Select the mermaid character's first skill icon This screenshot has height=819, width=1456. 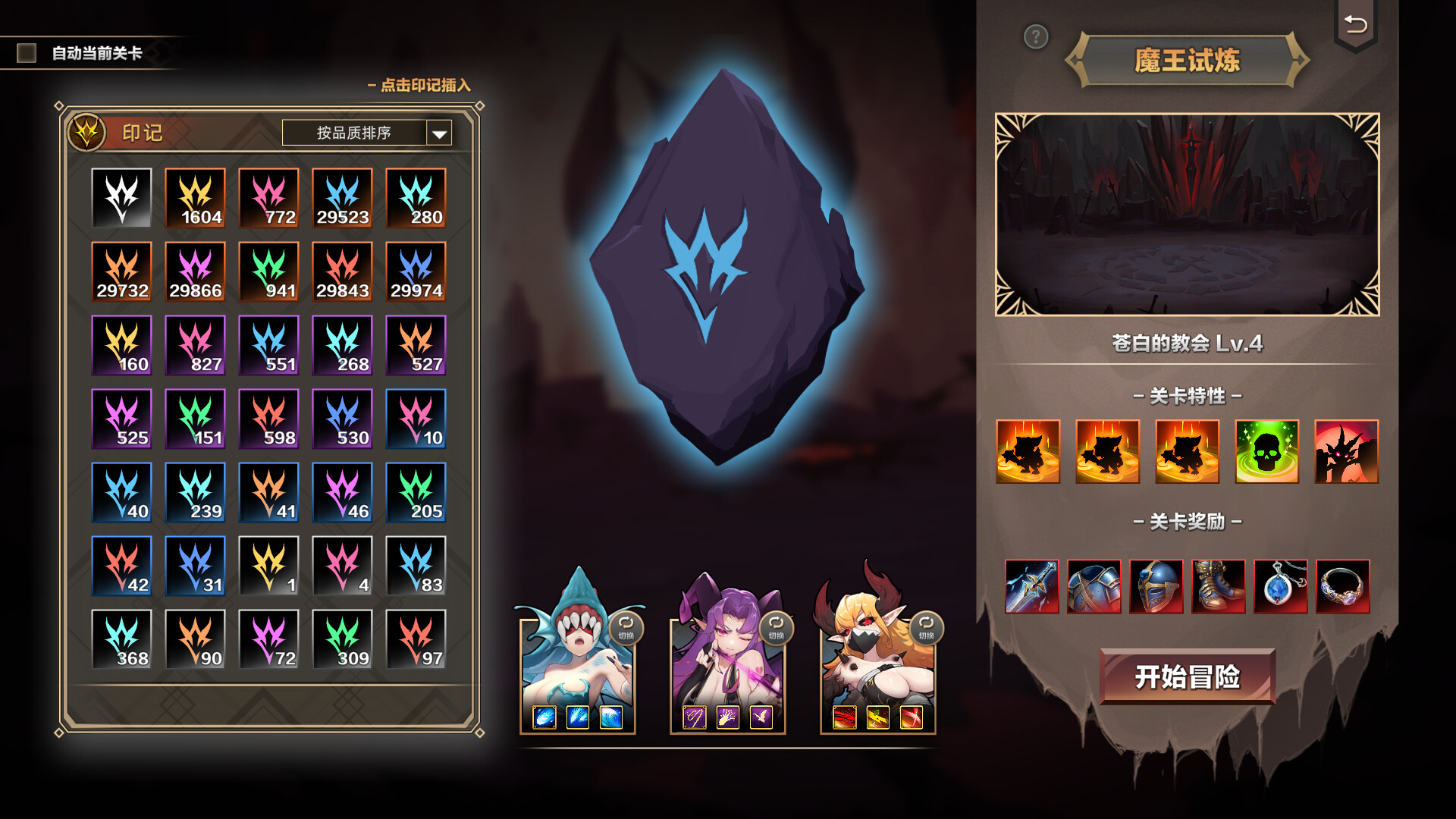[x=544, y=717]
